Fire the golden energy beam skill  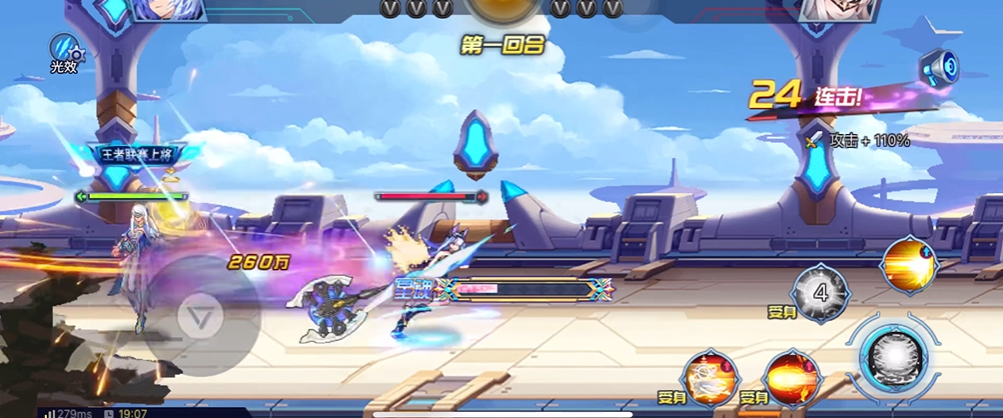(909, 264)
